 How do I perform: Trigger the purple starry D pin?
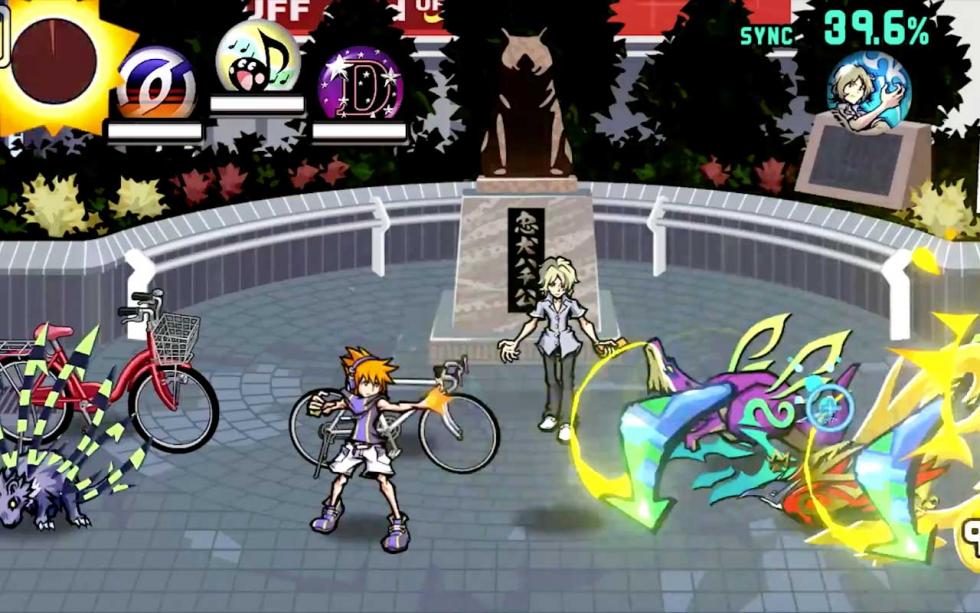pos(360,84)
